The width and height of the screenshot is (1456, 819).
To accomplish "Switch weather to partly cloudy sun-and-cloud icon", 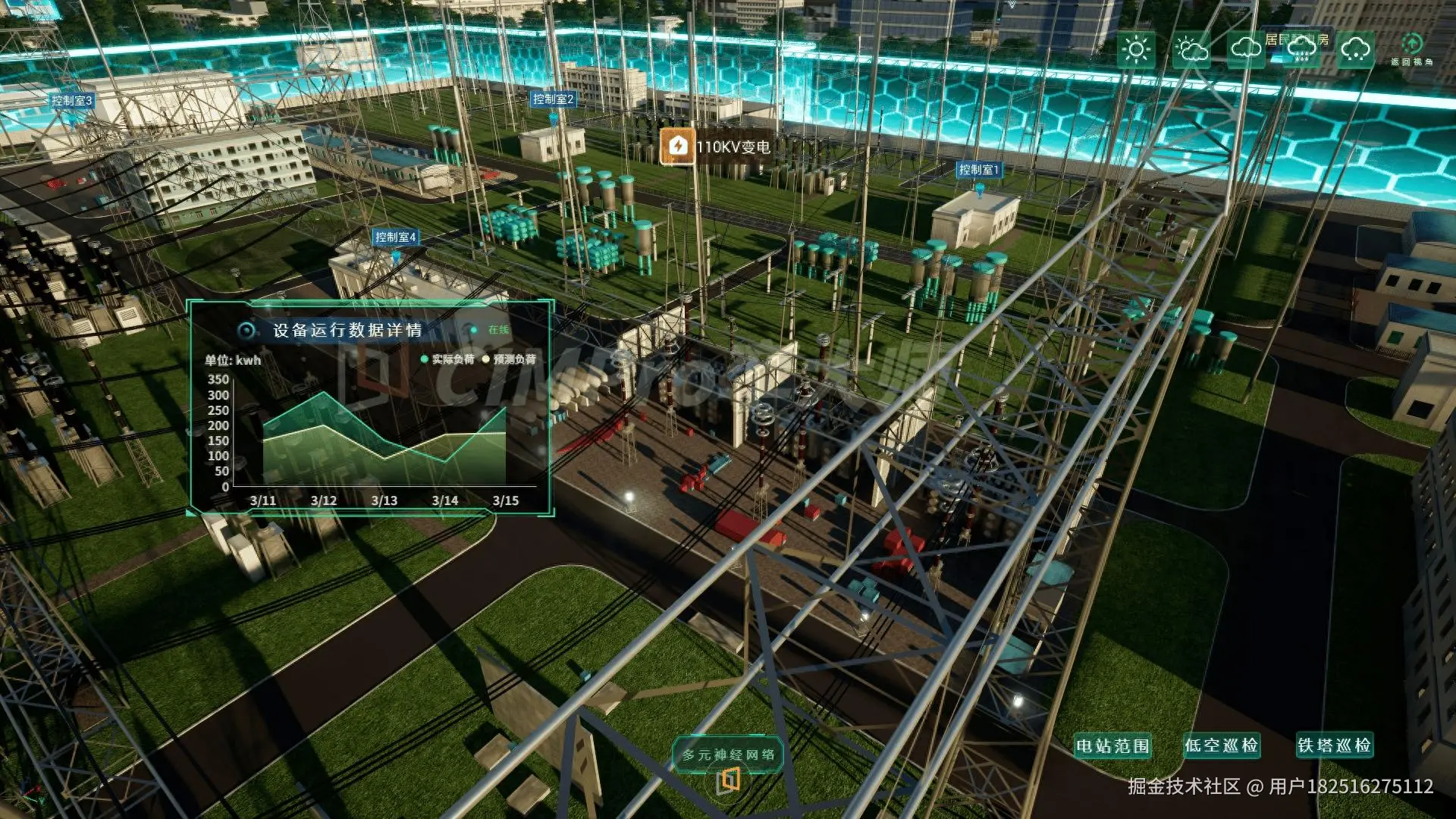I will [x=1191, y=50].
